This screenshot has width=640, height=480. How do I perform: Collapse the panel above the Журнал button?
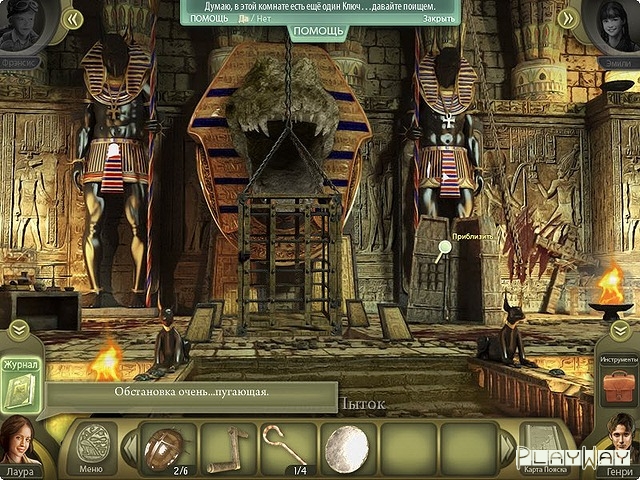point(19,330)
